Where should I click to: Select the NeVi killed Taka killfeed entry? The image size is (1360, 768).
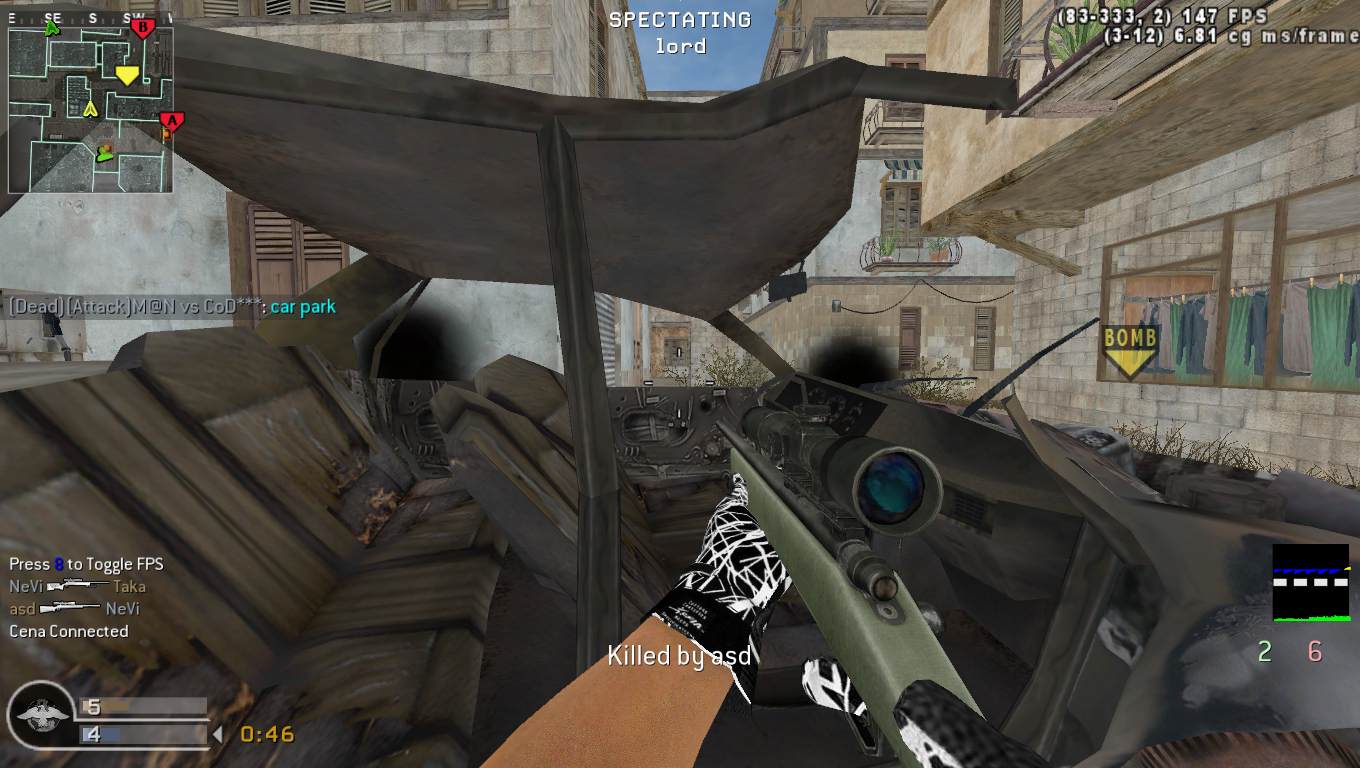[77, 587]
